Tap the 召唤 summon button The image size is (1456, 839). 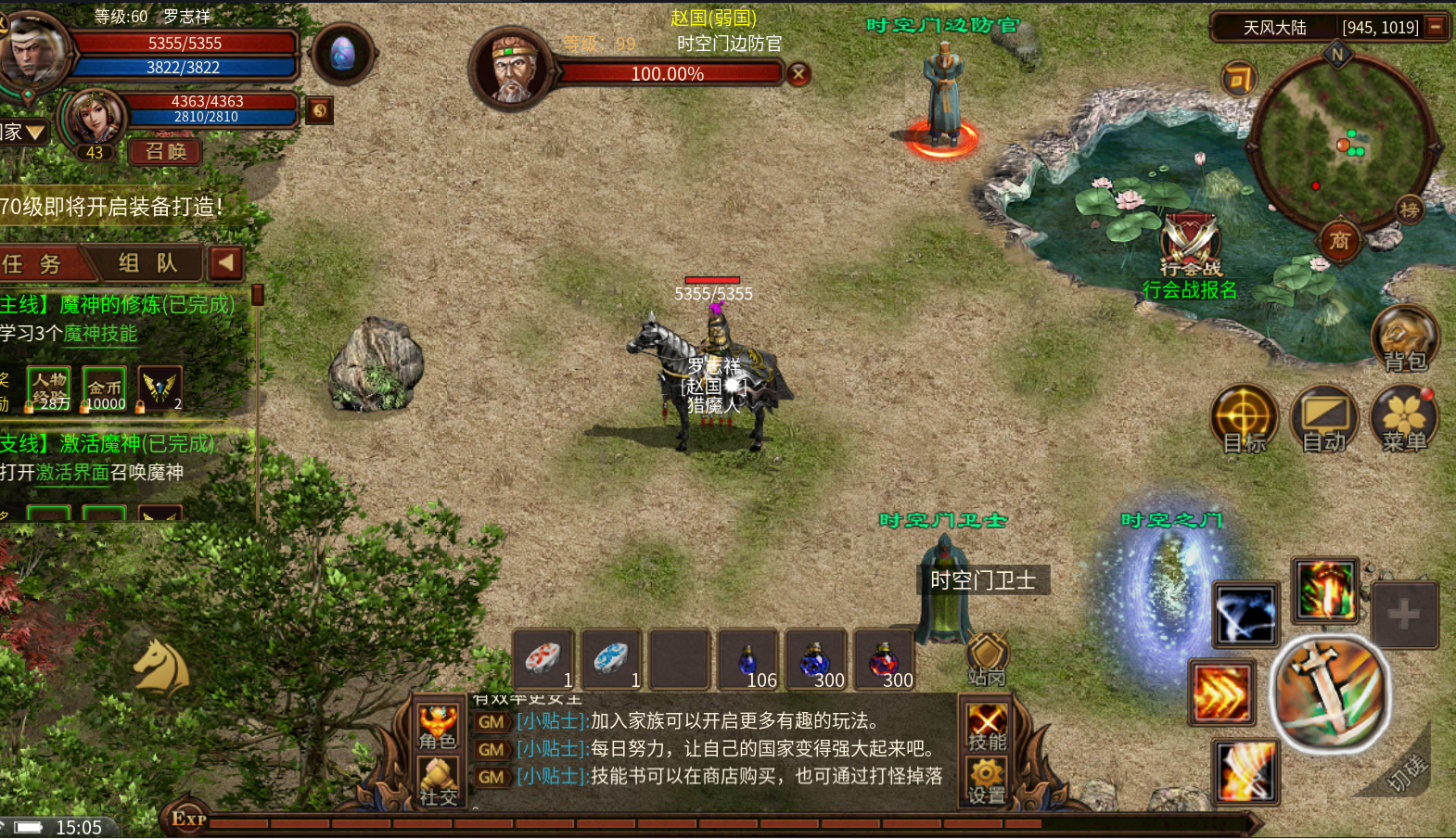[166, 151]
